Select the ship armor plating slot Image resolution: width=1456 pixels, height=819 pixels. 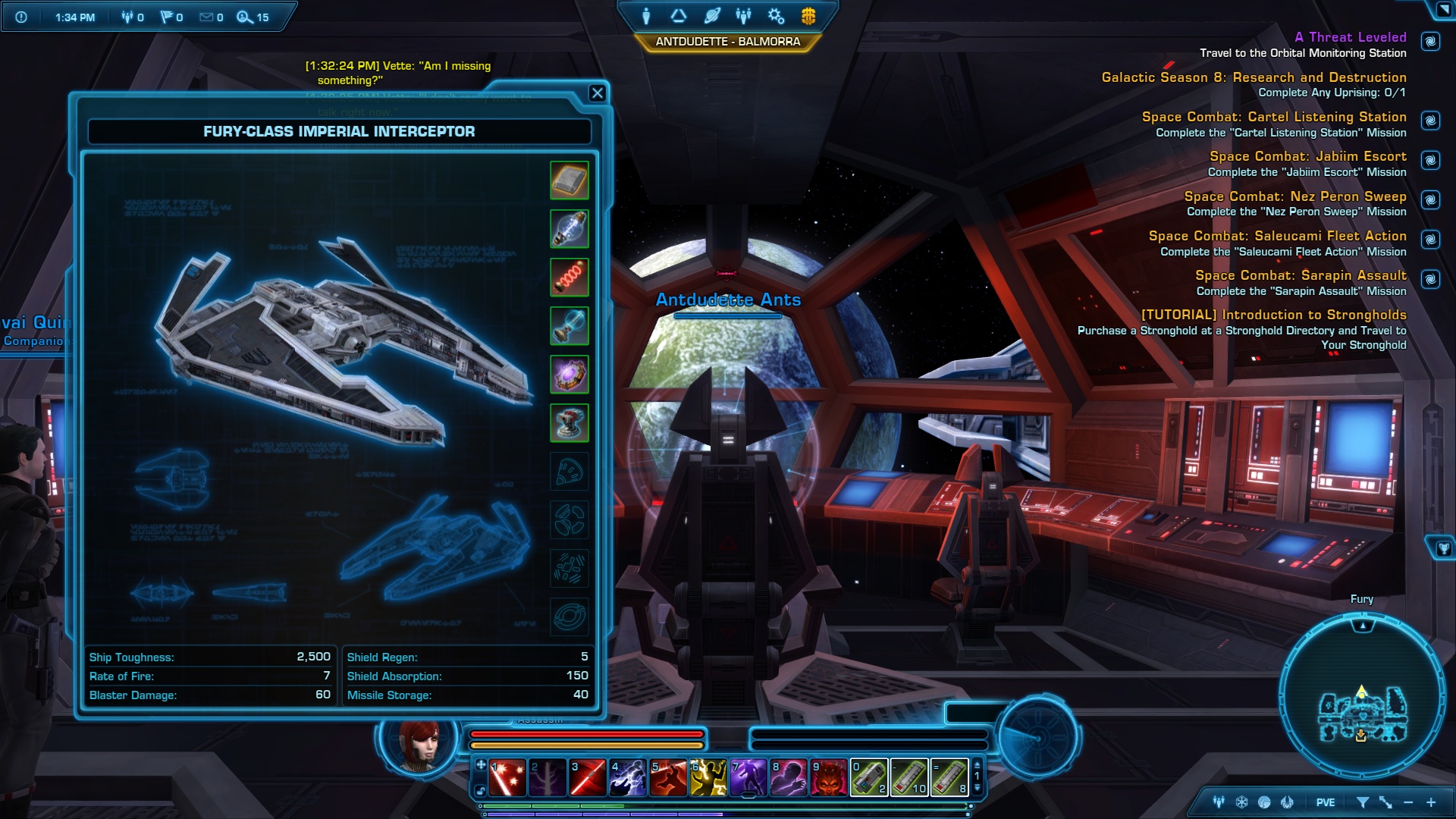569,180
